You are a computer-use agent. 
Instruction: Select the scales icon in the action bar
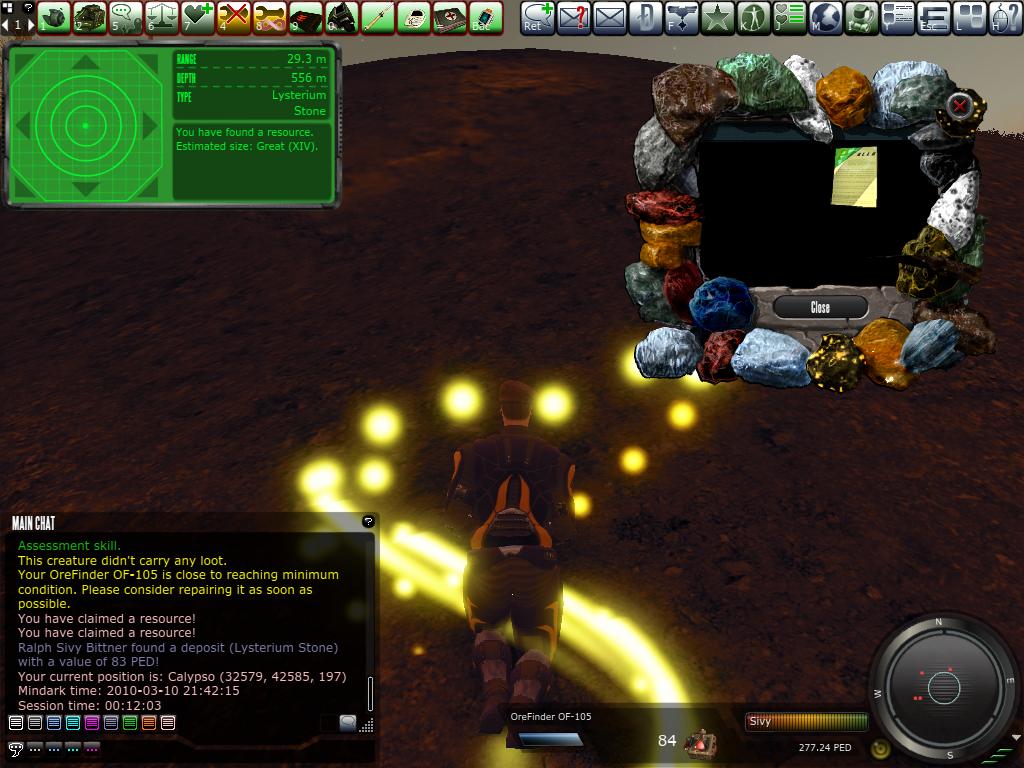click(161, 16)
